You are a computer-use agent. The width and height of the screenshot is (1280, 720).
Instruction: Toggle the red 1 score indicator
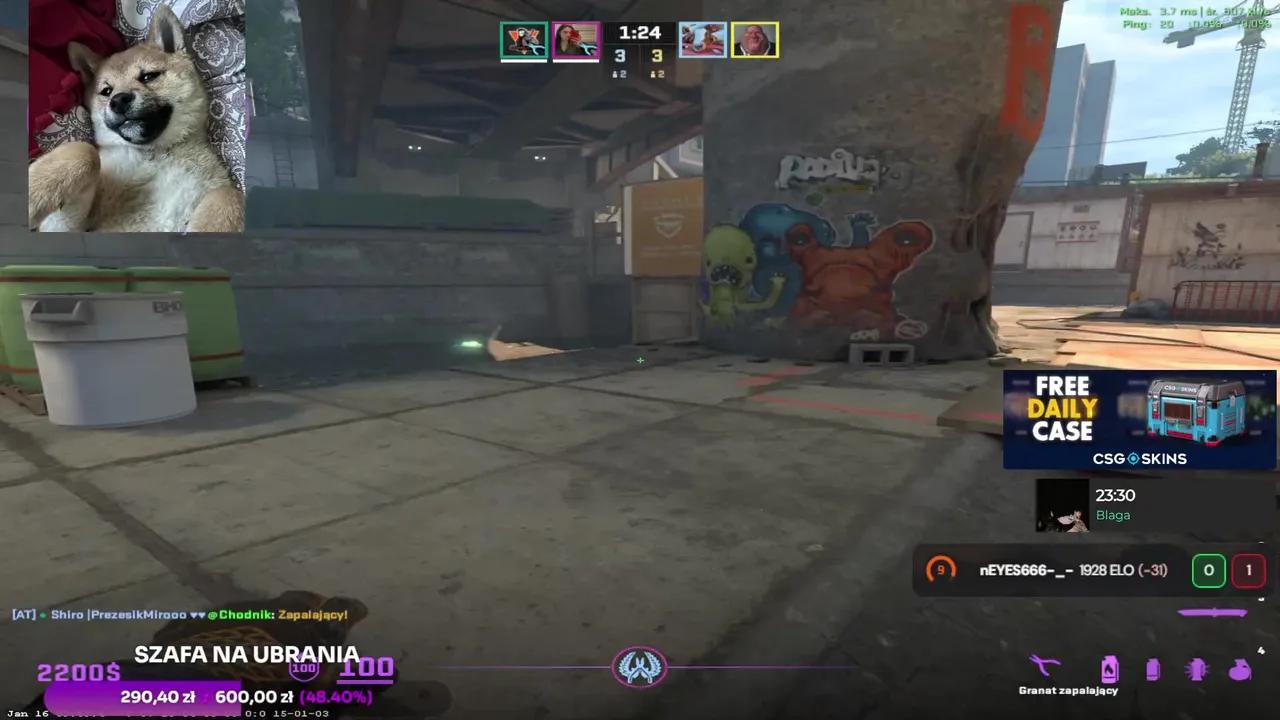pyautogui.click(x=1249, y=570)
